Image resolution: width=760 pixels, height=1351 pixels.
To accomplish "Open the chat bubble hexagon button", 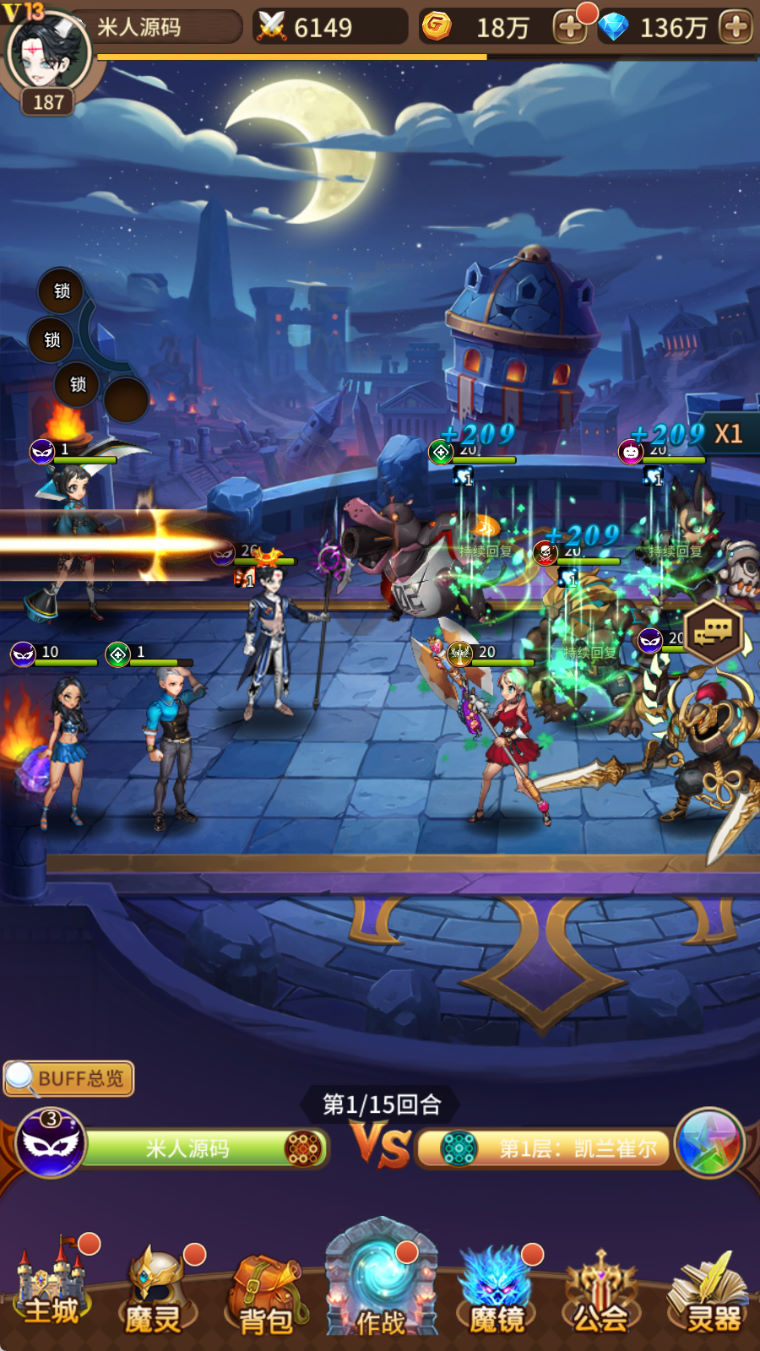I will 713,630.
